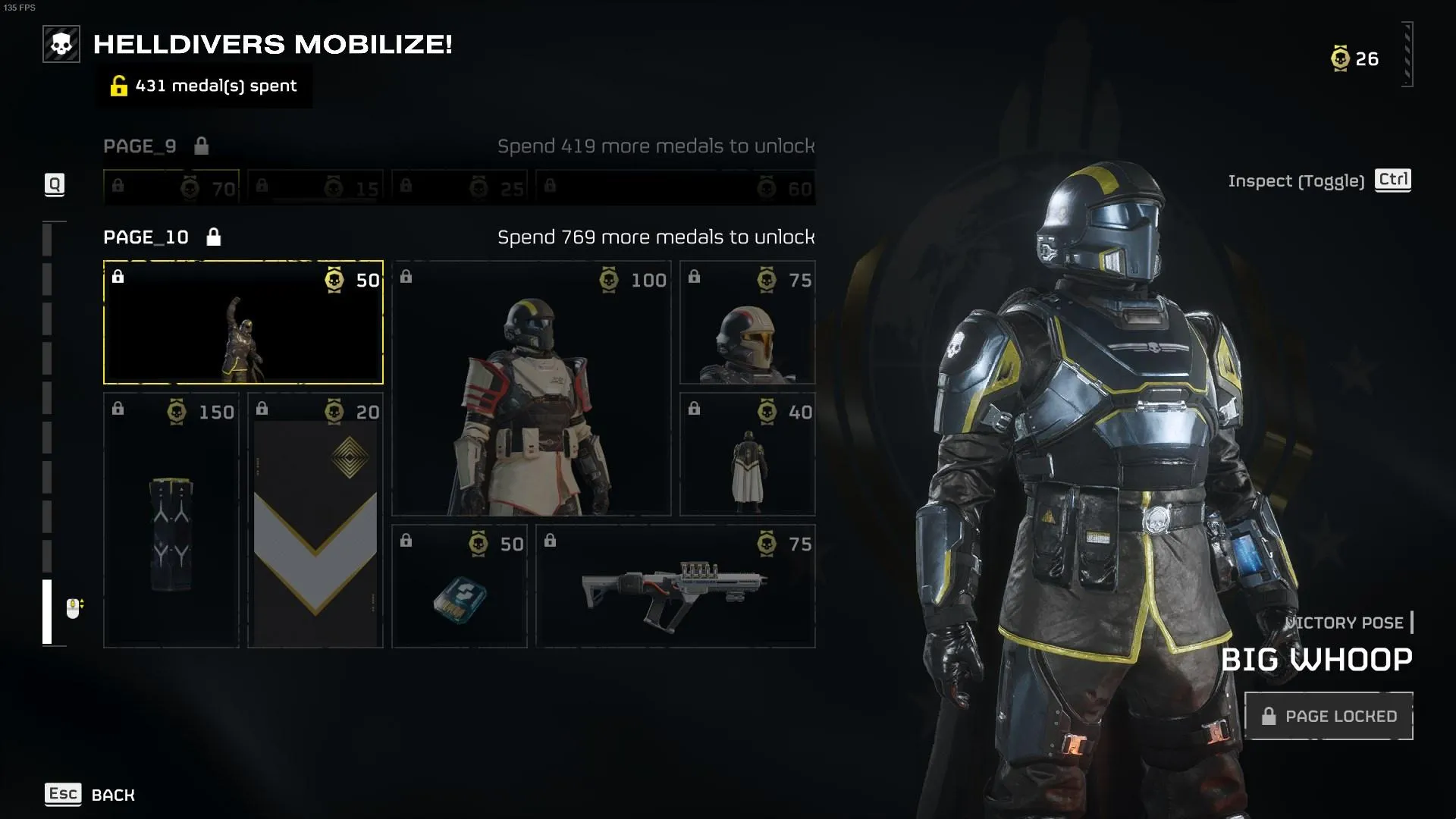This screenshot has height=819, width=1456.
Task: Select the 15-medal item on Page 9
Action: (x=315, y=187)
